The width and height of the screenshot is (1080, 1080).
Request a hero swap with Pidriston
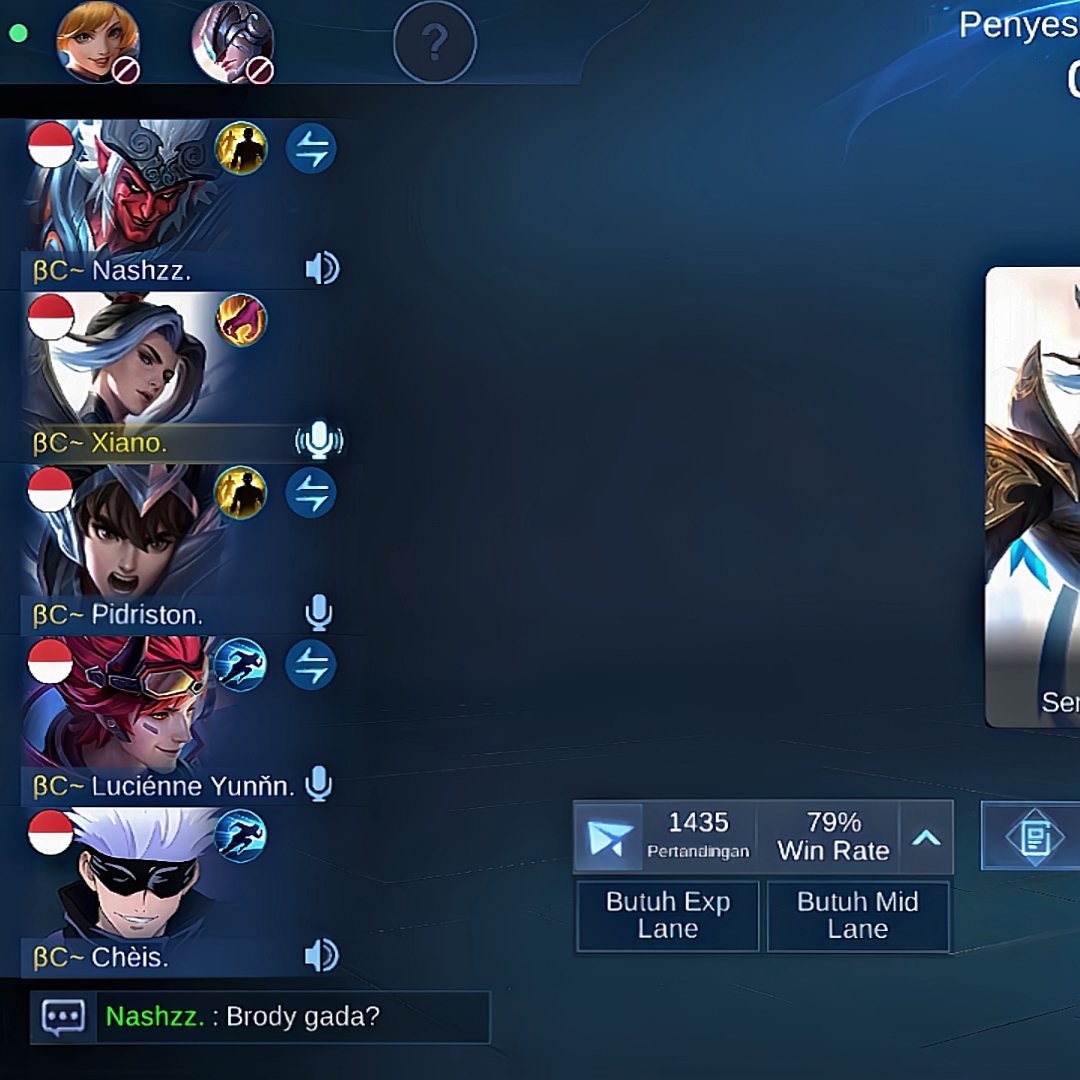[311, 493]
